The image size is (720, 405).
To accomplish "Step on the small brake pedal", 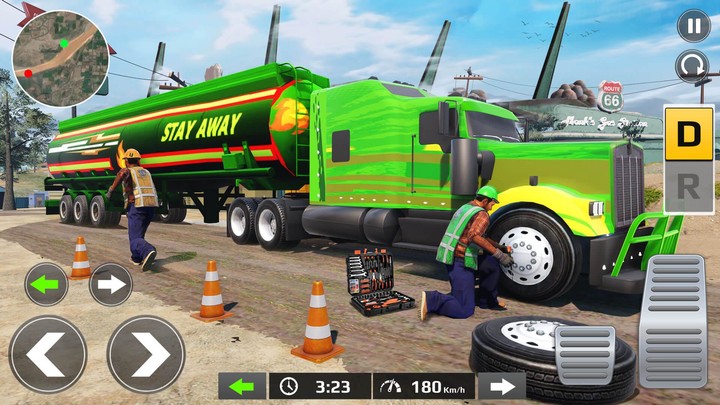I will tap(585, 355).
